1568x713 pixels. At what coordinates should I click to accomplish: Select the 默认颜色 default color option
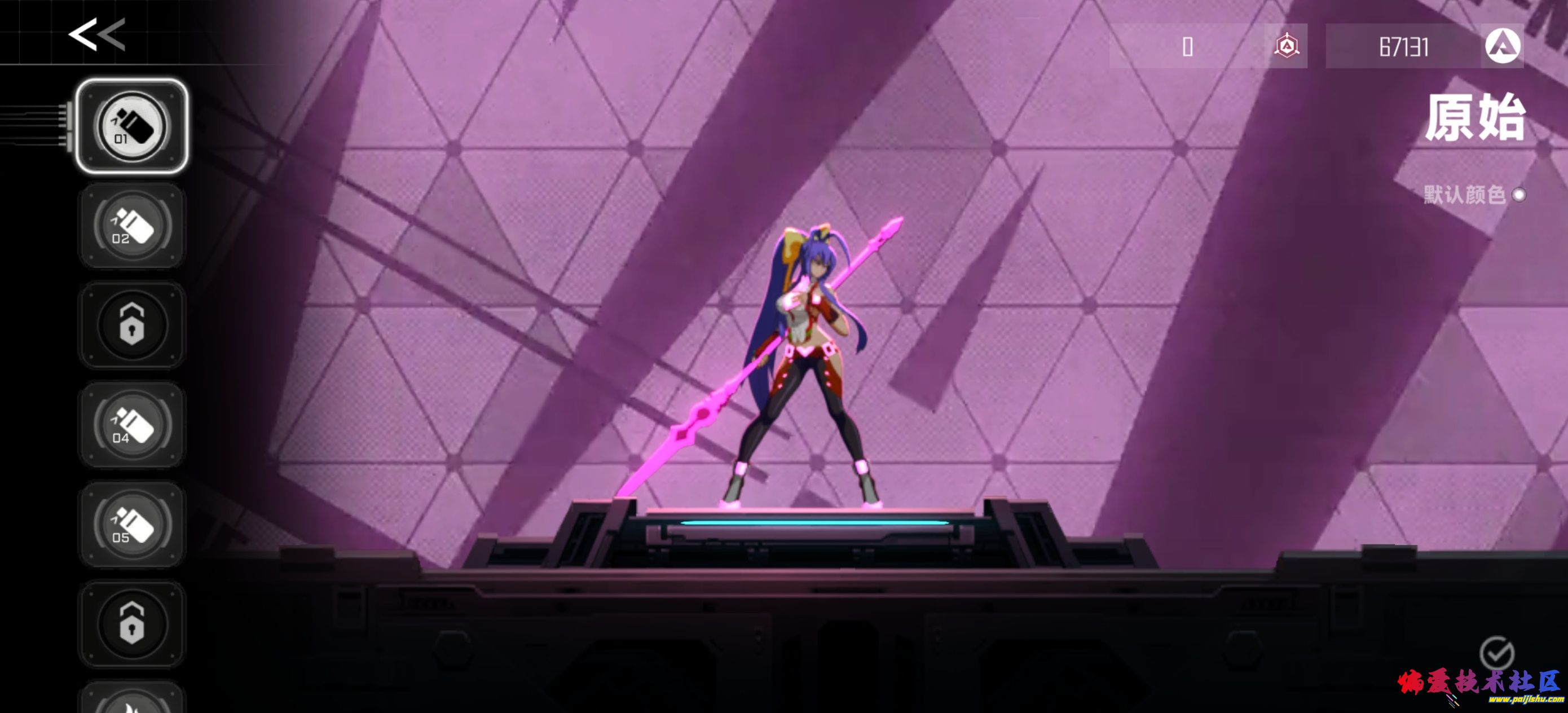pos(1518,195)
